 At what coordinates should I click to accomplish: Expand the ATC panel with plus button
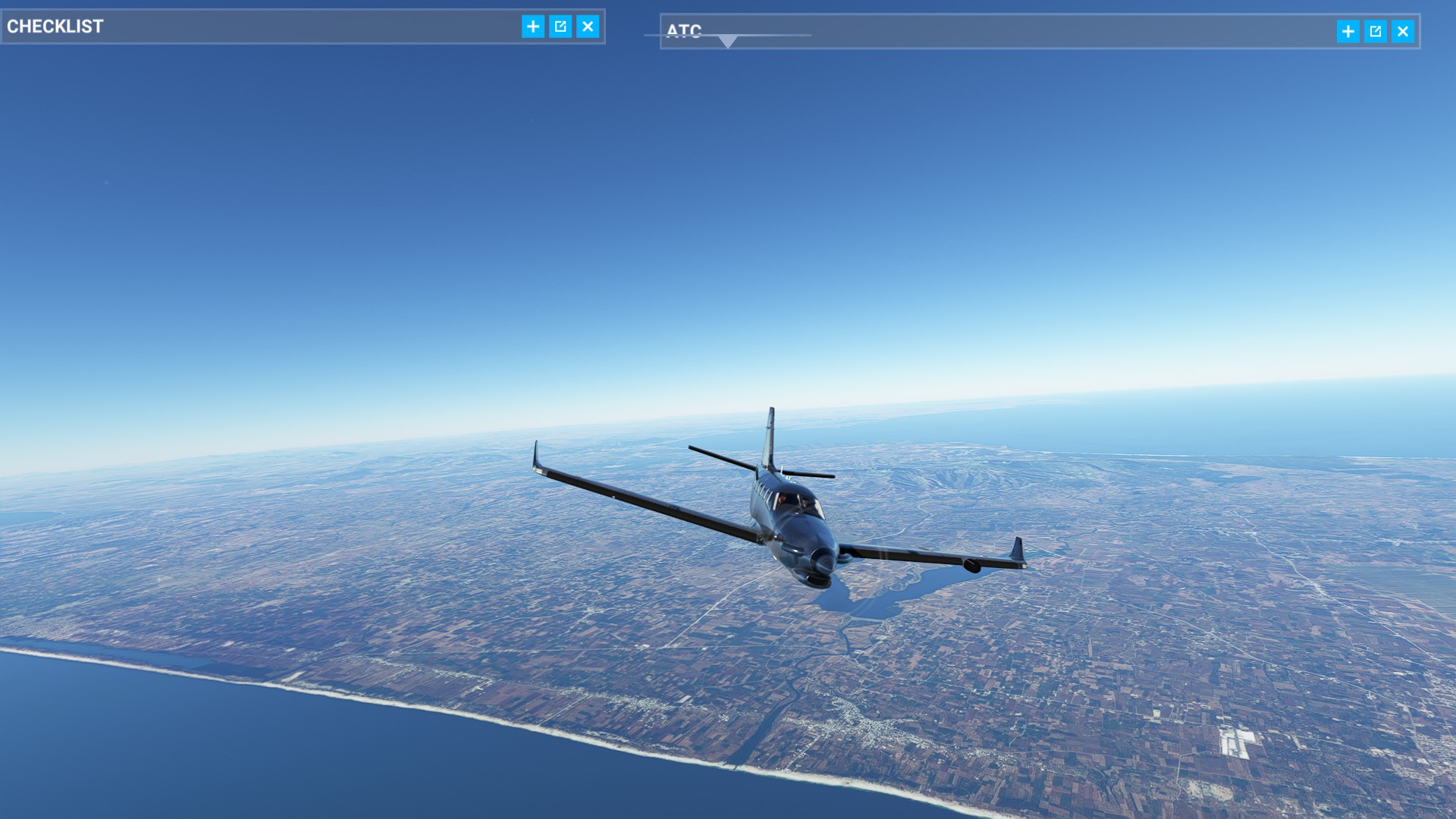coord(1348,31)
